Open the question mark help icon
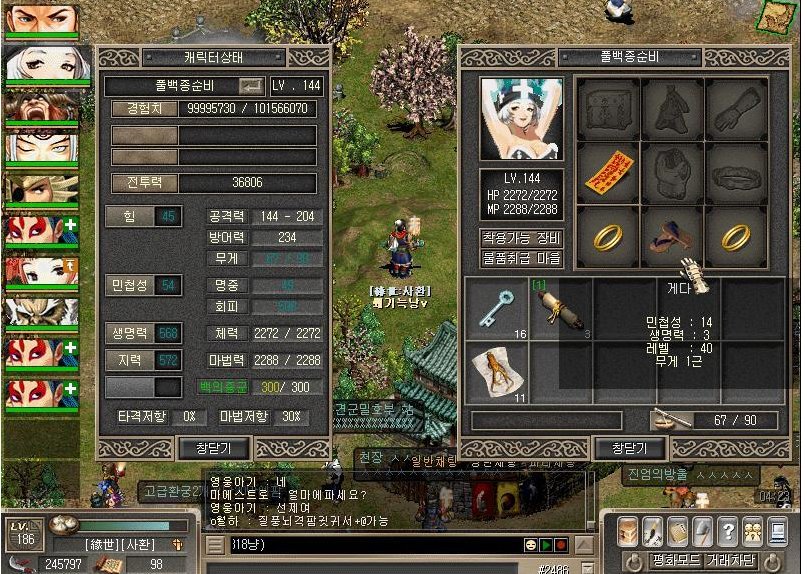Screen dimensions: 807x574 tap(726, 530)
